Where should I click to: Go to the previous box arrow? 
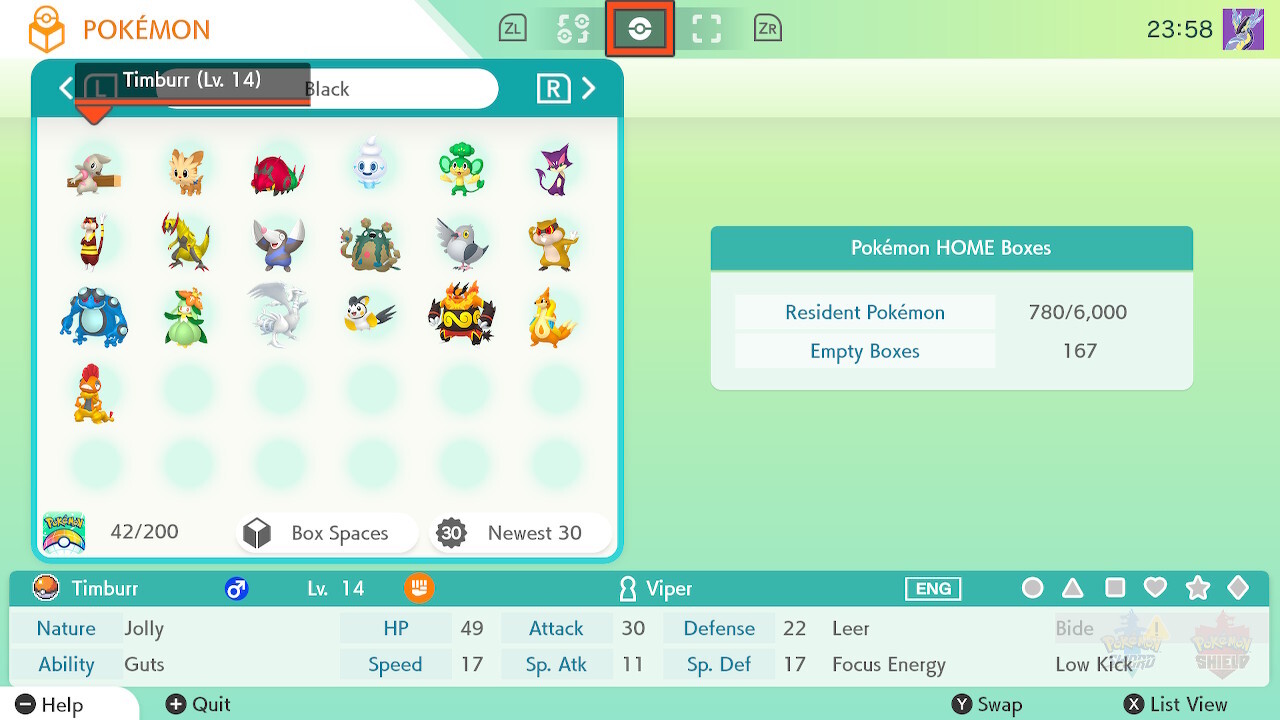65,89
